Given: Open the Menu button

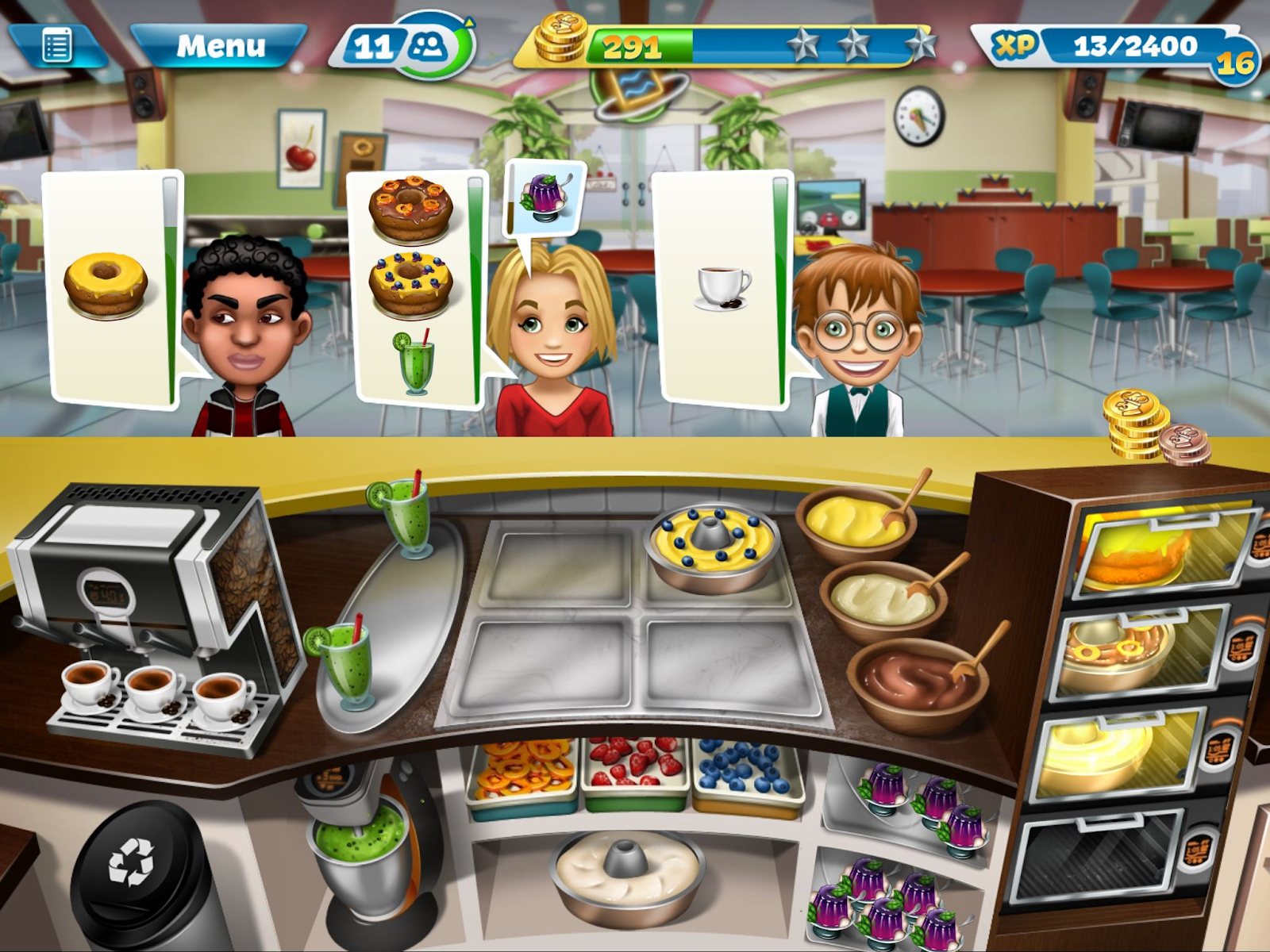Looking at the screenshot, I should click(220, 46).
